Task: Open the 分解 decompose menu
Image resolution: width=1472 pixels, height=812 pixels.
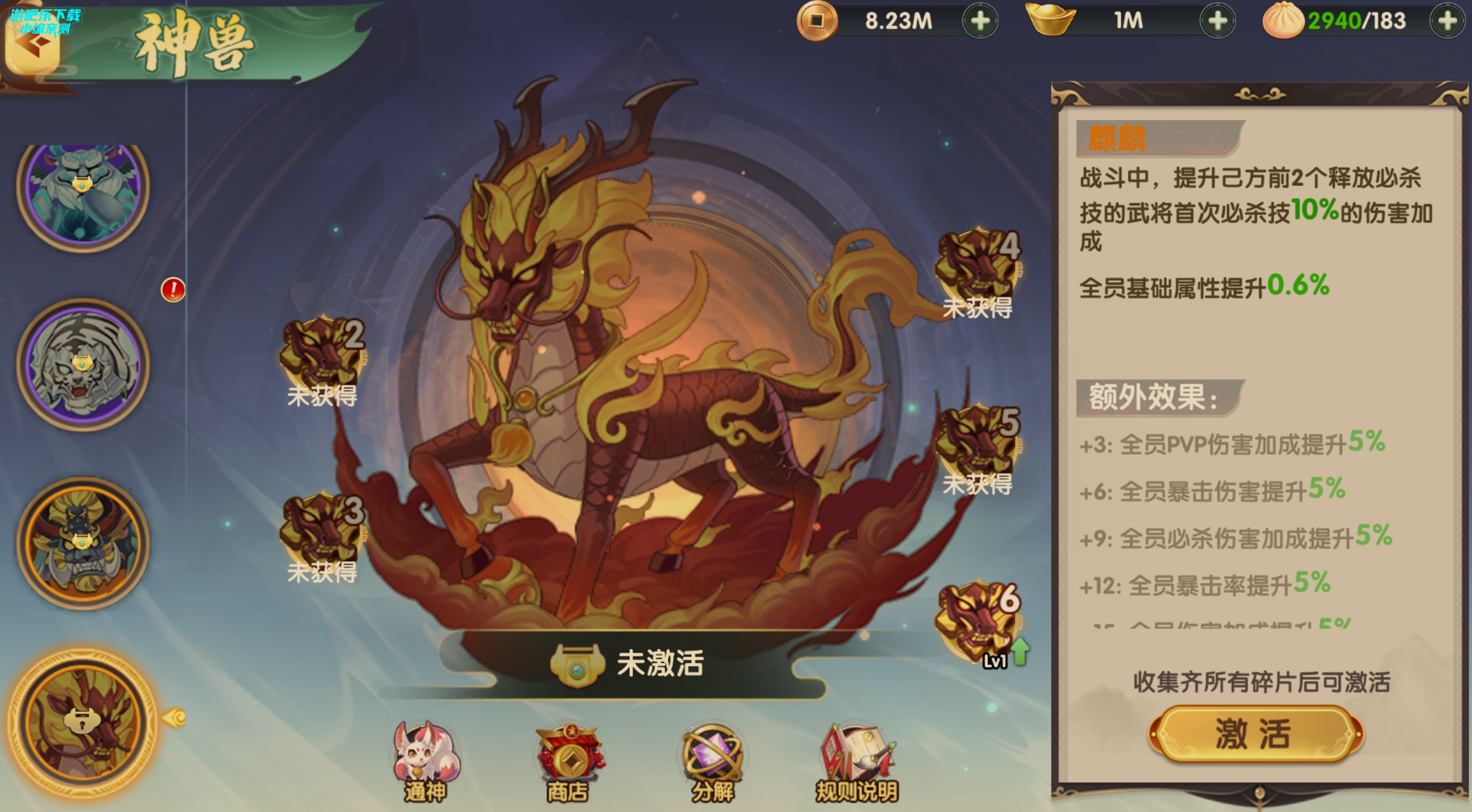Action: tap(712, 760)
